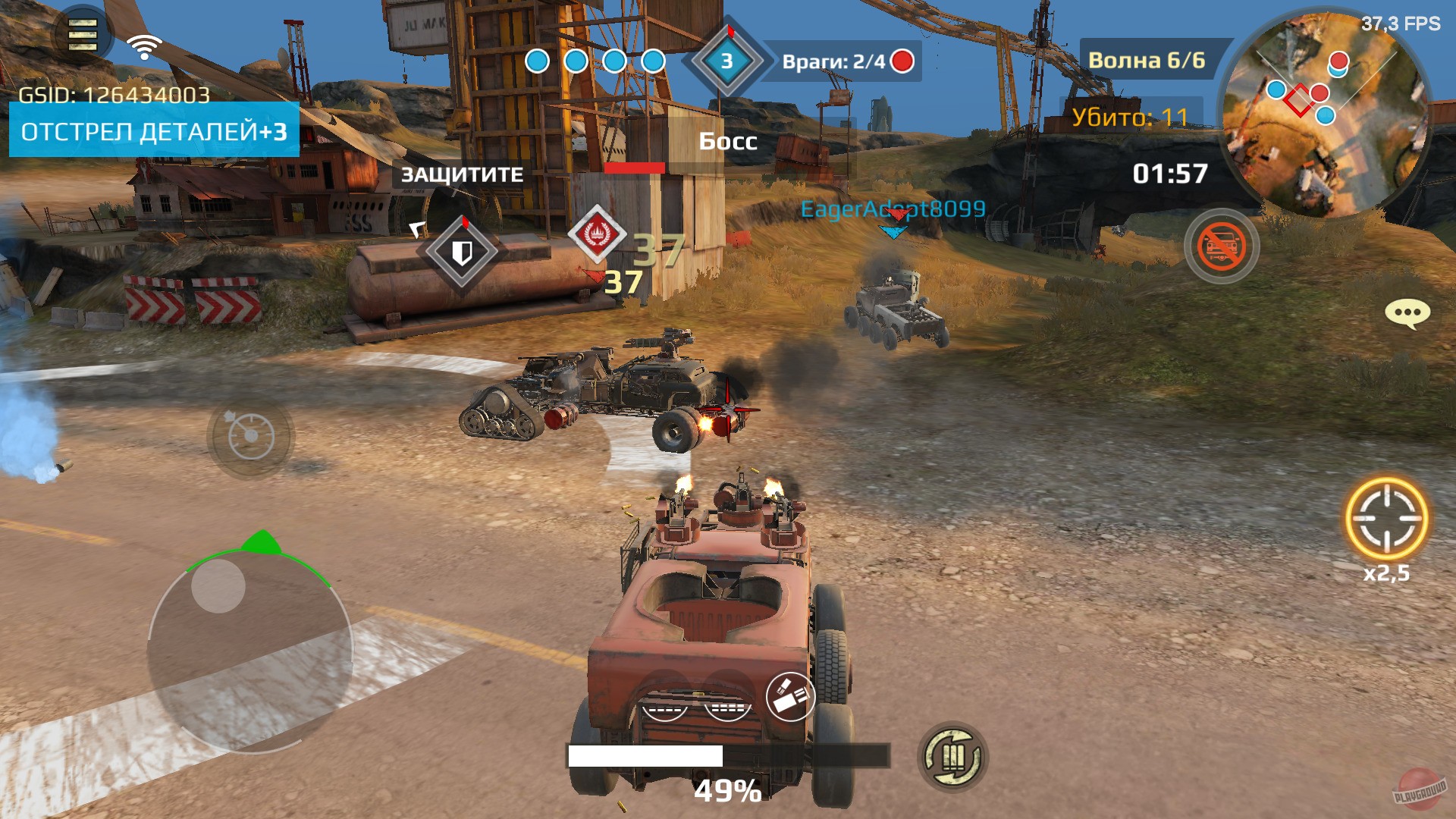Screen dimensions: 1456x819
Task: Tap the ammo reload icon near the health bar
Action: pos(955,755)
